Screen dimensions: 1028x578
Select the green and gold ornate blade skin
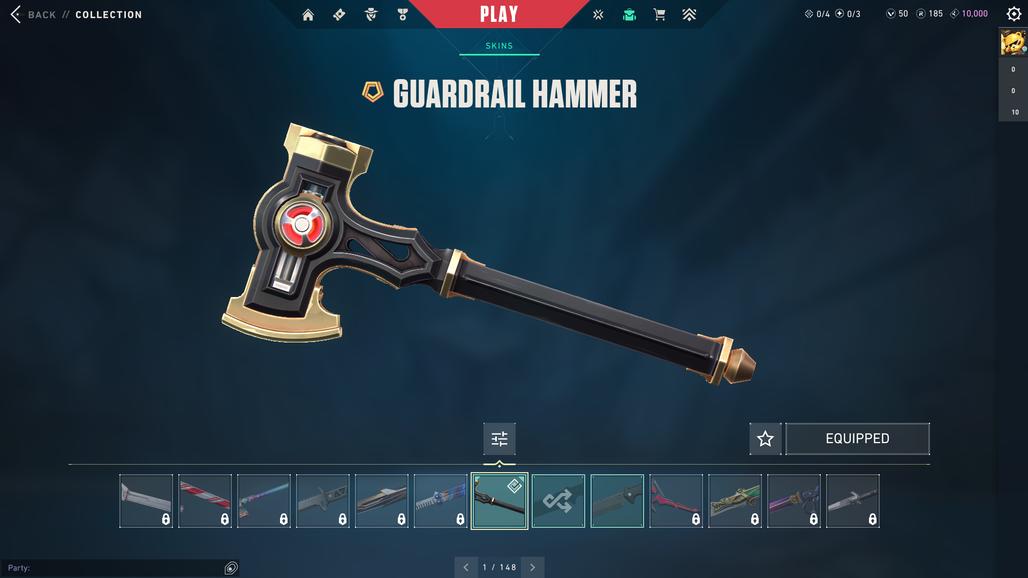pyautogui.click(x=735, y=501)
